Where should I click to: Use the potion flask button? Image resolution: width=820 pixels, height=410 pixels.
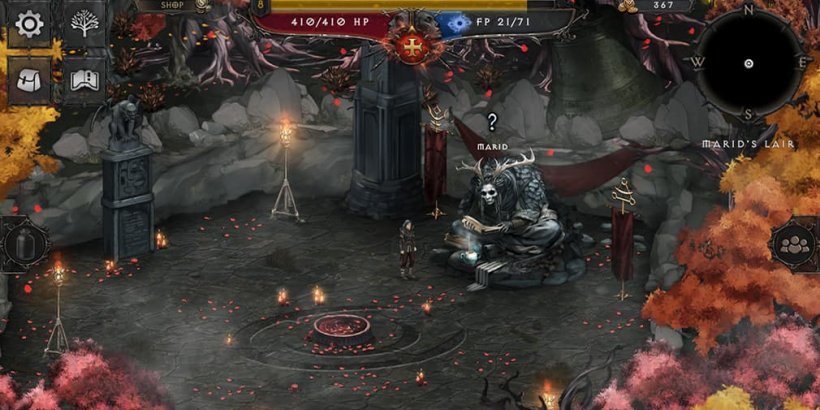pyautogui.click(x=22, y=244)
